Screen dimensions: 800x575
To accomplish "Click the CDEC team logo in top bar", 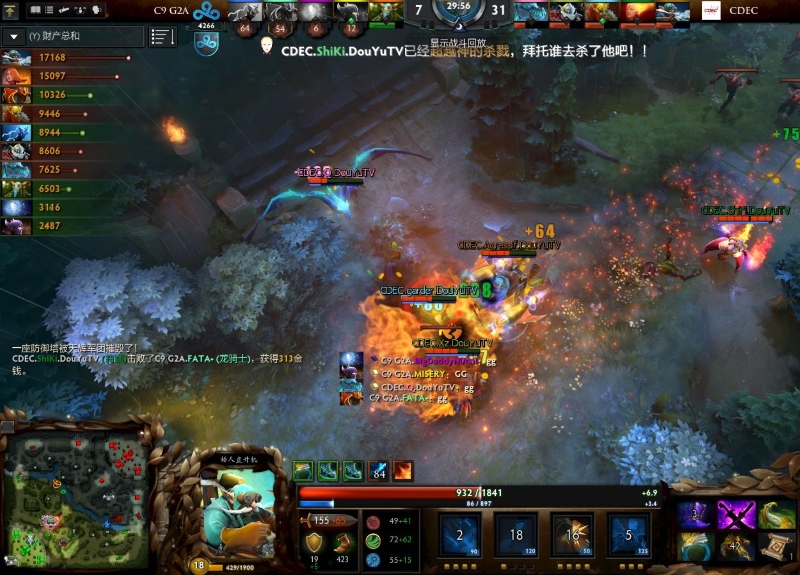I will pos(712,11).
